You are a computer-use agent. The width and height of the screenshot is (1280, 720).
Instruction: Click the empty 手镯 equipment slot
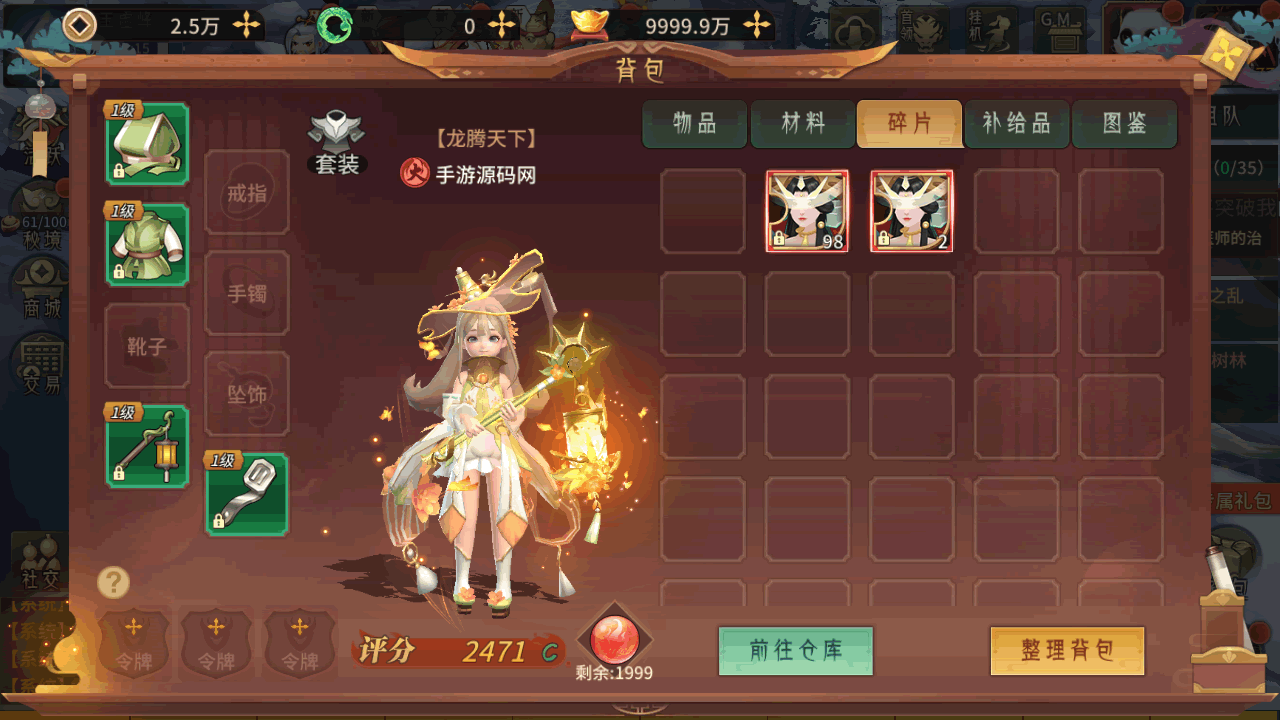tap(247, 294)
